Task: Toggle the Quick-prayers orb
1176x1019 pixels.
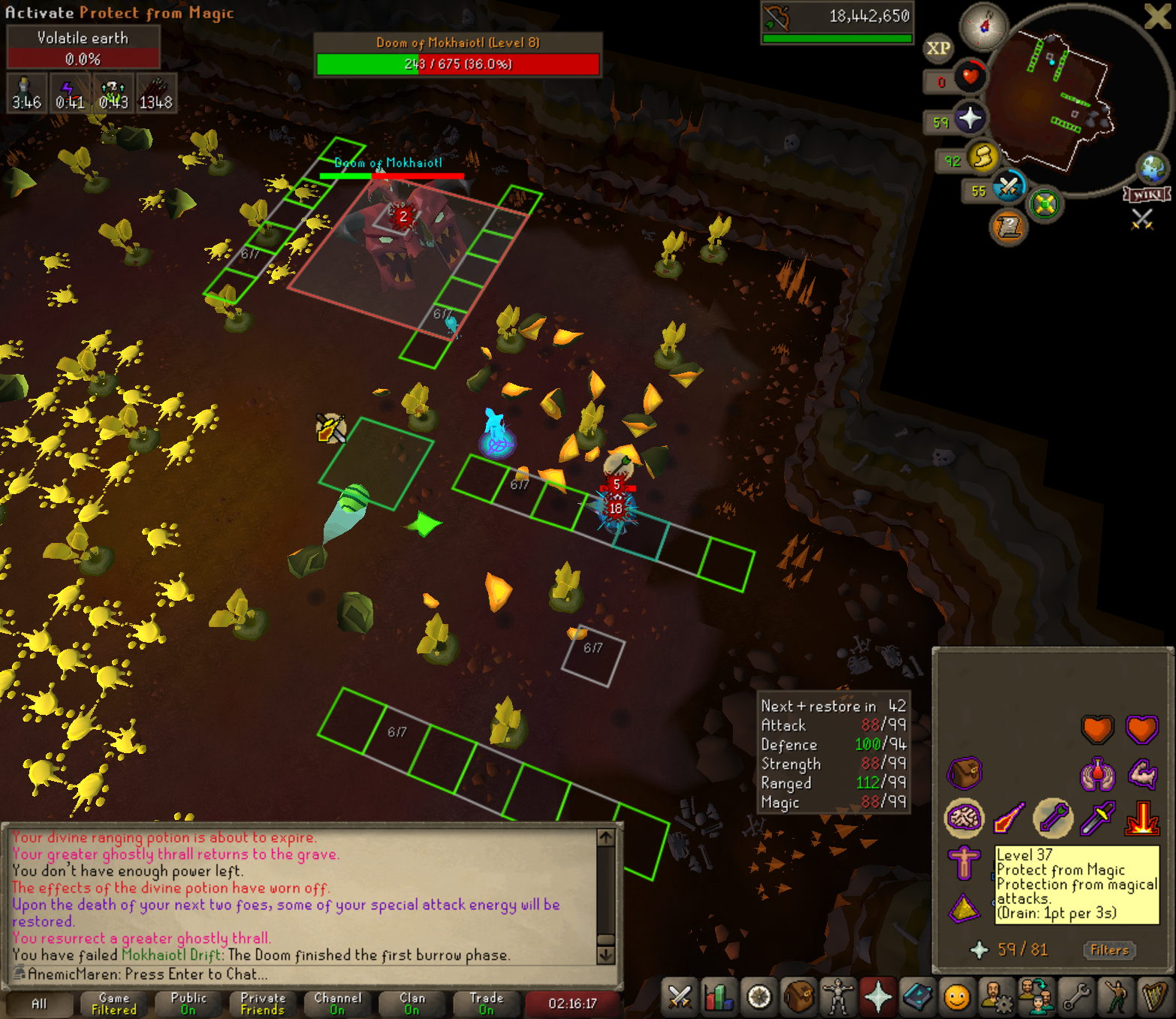Action: (969, 119)
